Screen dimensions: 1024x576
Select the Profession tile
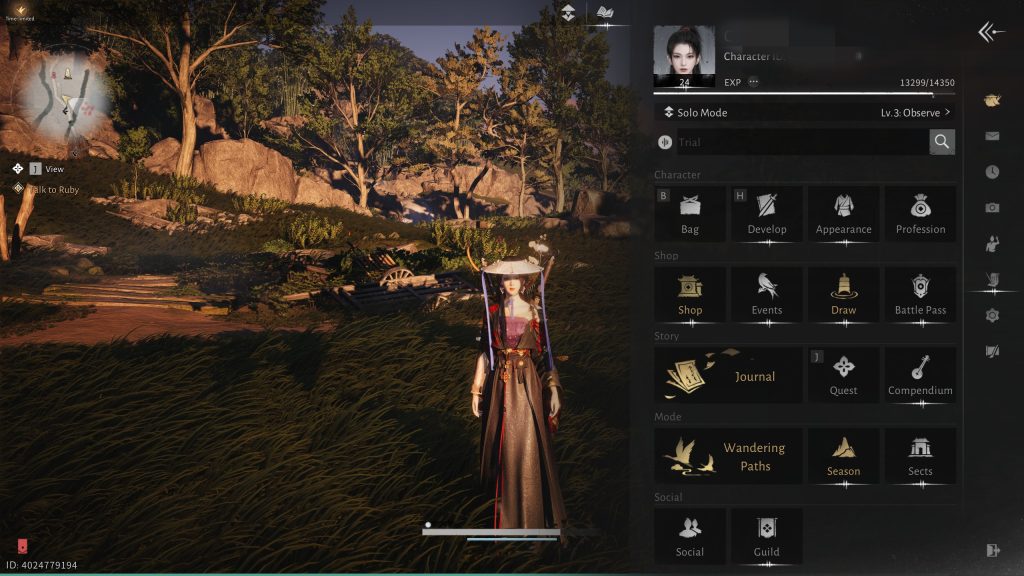click(x=920, y=213)
